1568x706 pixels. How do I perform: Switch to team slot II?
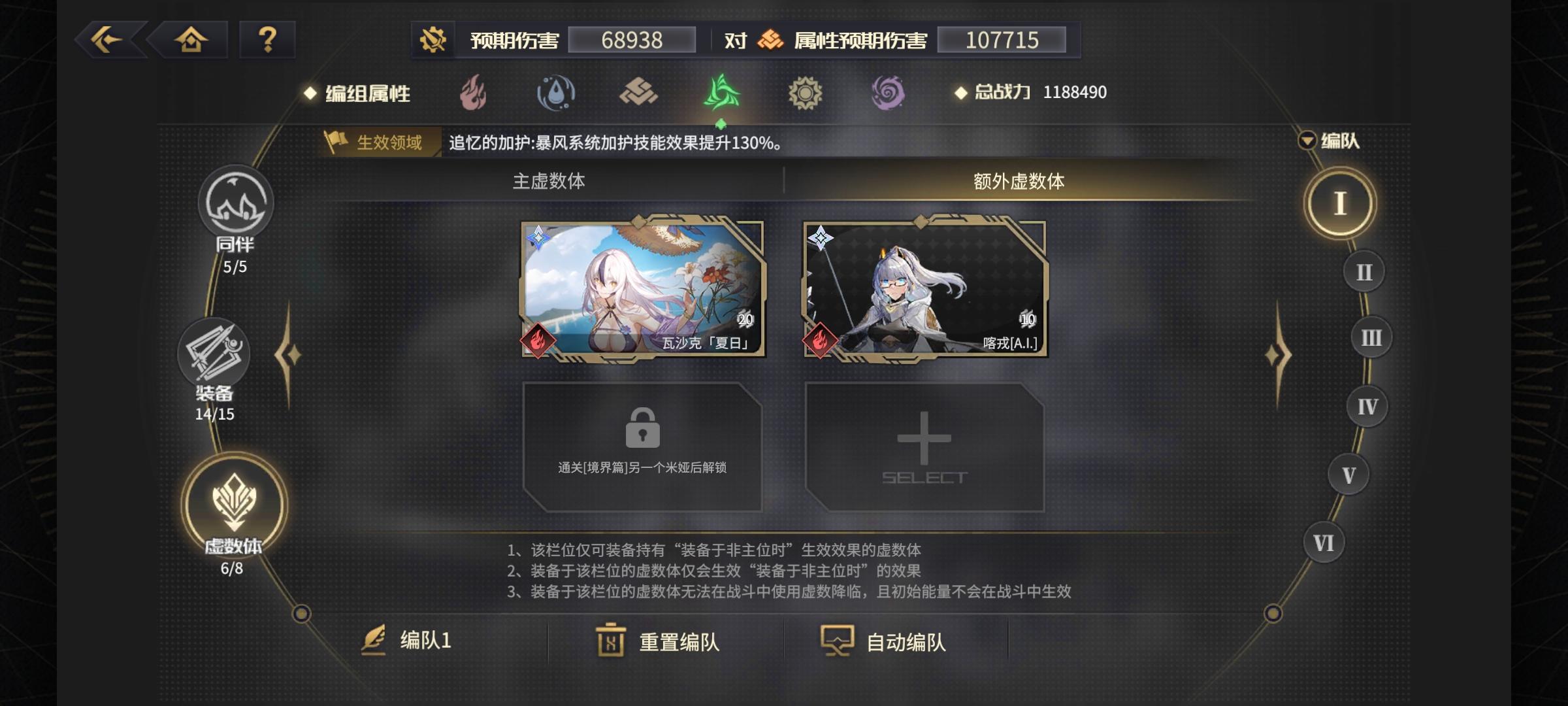click(1364, 271)
